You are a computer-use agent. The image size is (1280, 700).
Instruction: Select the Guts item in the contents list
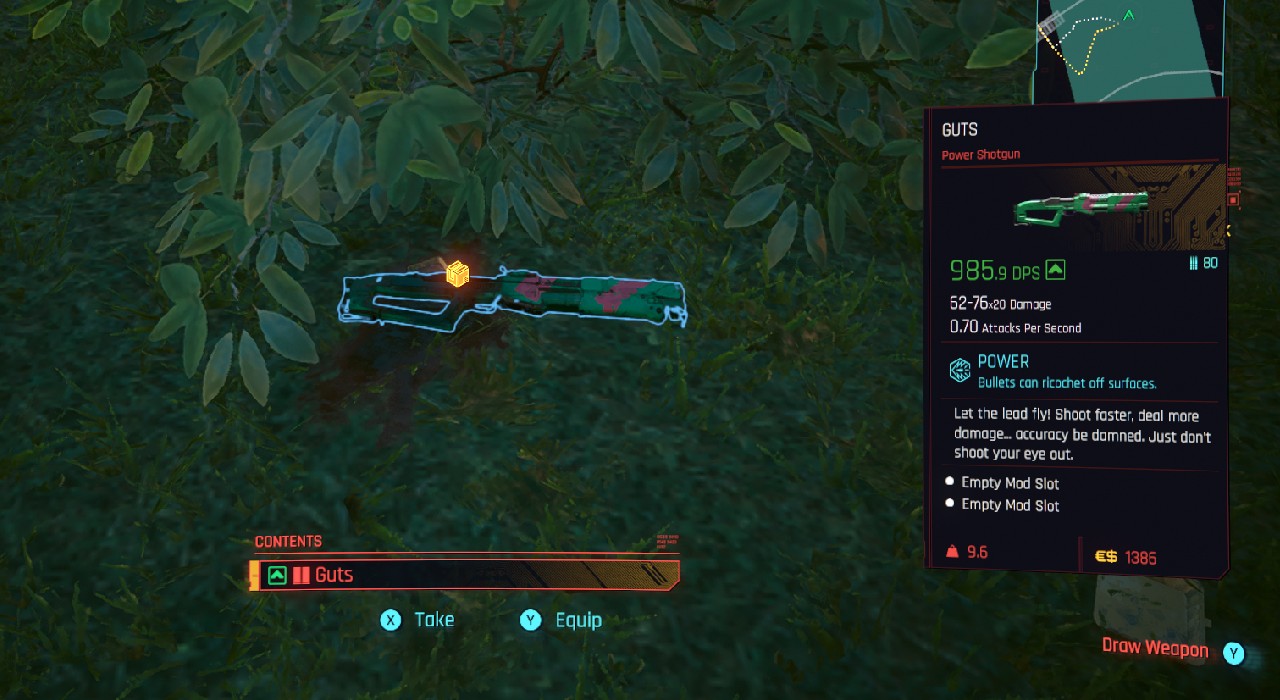click(x=465, y=575)
